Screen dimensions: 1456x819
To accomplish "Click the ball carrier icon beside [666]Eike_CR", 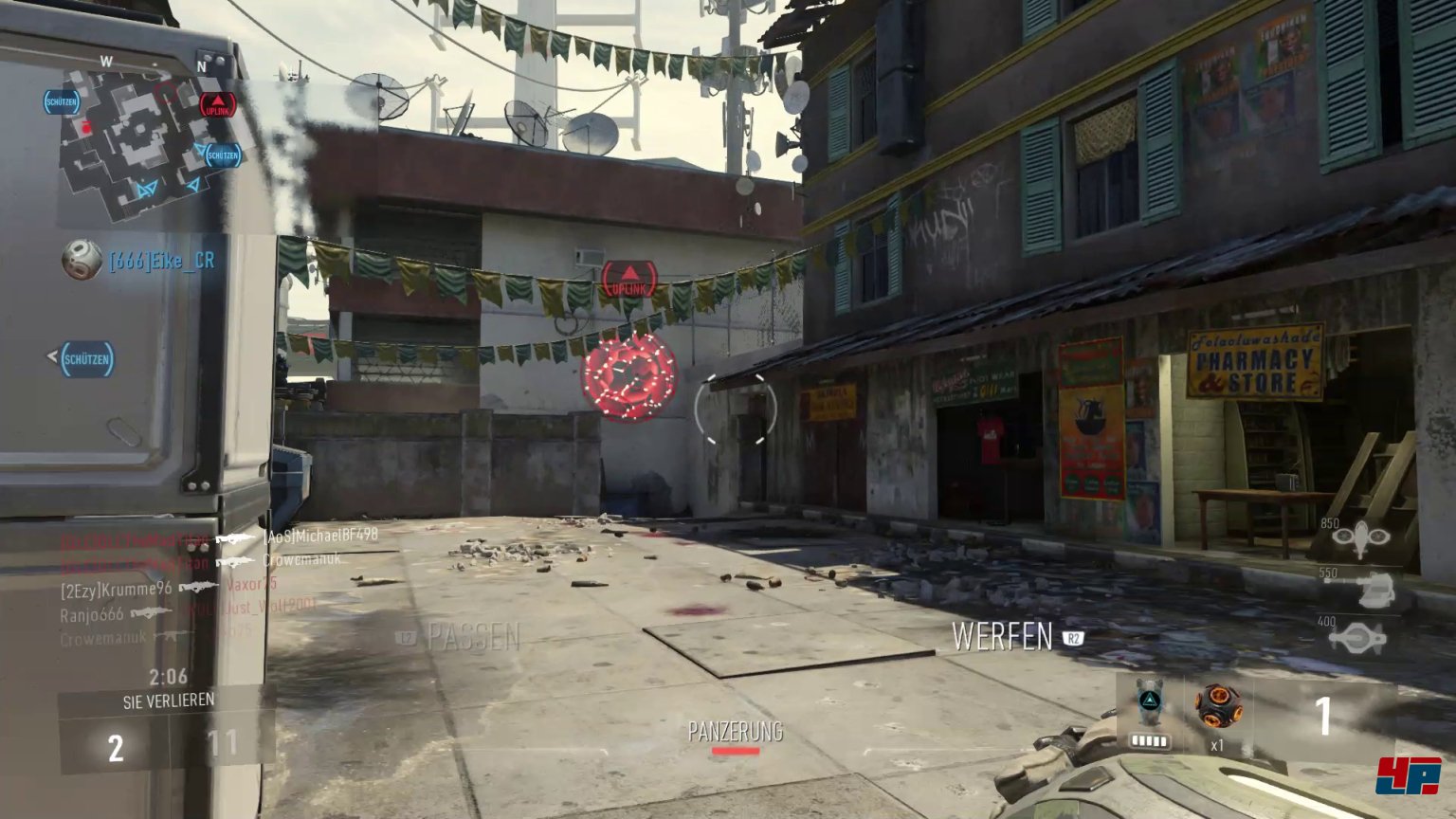I will (82, 260).
